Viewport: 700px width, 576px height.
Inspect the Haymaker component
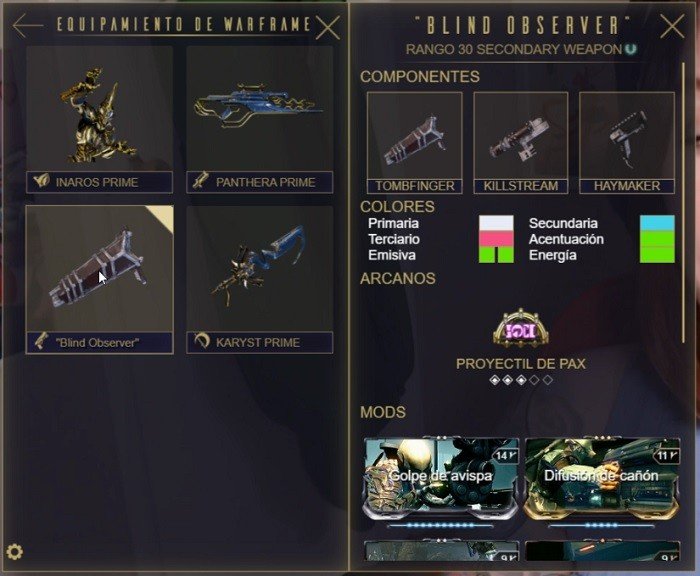tap(627, 141)
